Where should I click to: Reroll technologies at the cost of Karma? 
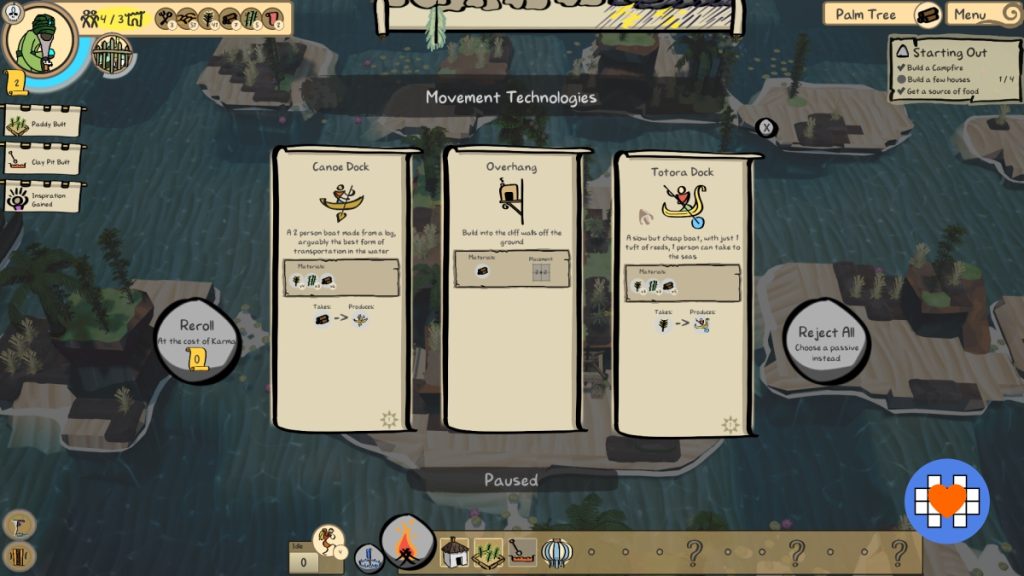pyautogui.click(x=197, y=340)
